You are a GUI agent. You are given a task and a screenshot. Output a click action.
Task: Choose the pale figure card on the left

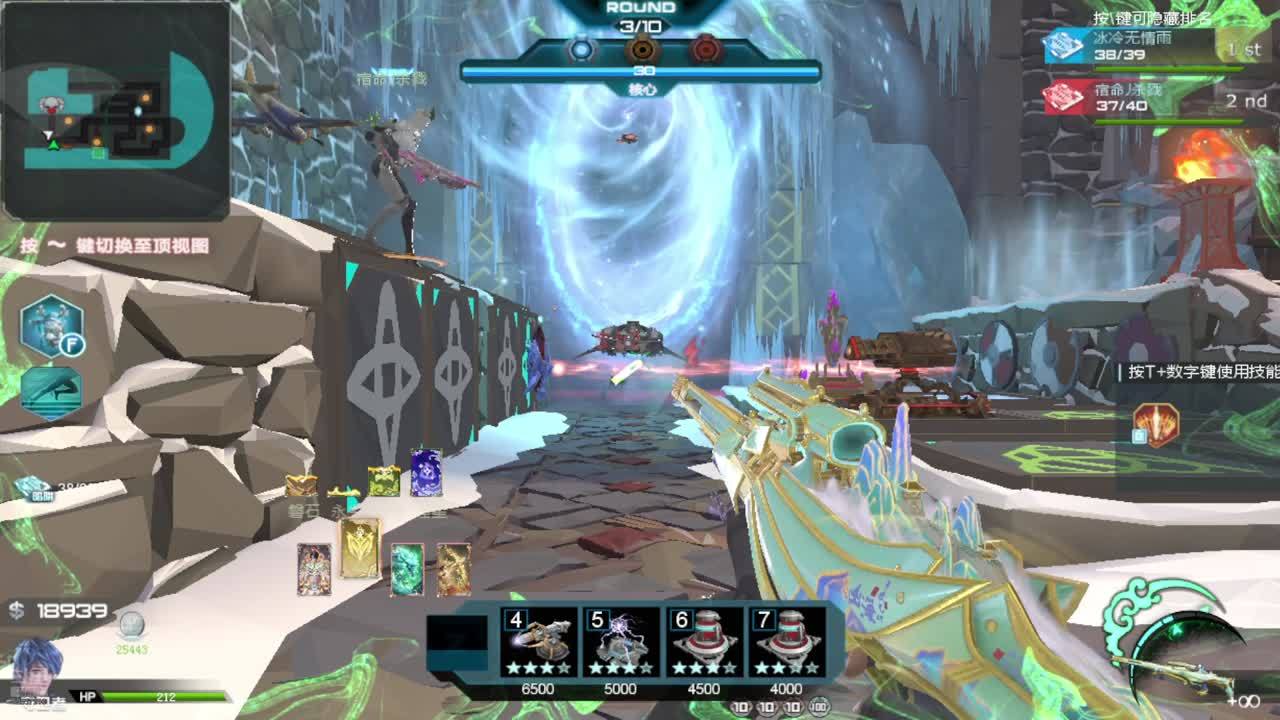(x=314, y=569)
